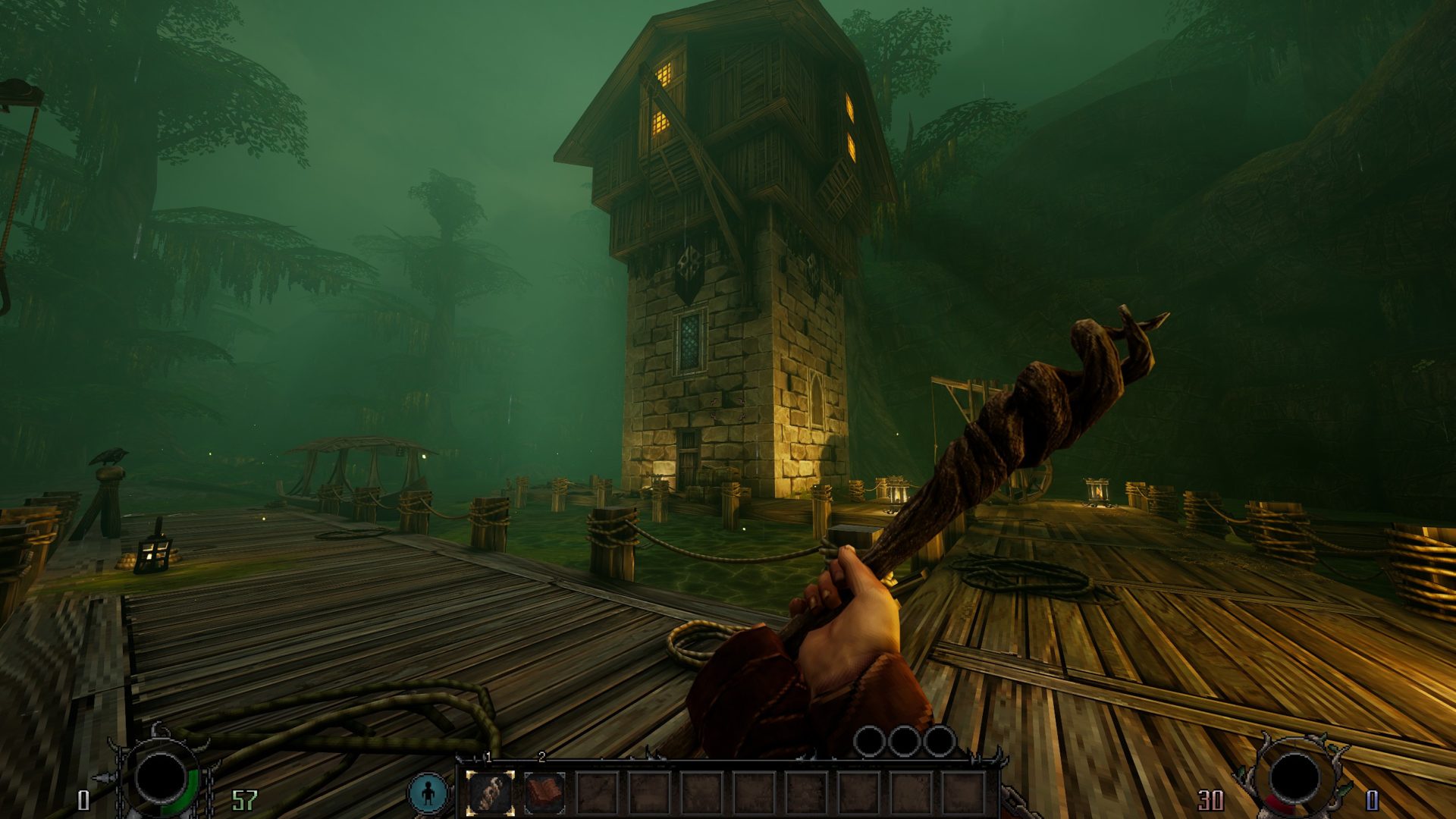This screenshot has height=819, width=1456.
Task: Select the twisted wooden staff hotbar slot
Action: coord(490,792)
